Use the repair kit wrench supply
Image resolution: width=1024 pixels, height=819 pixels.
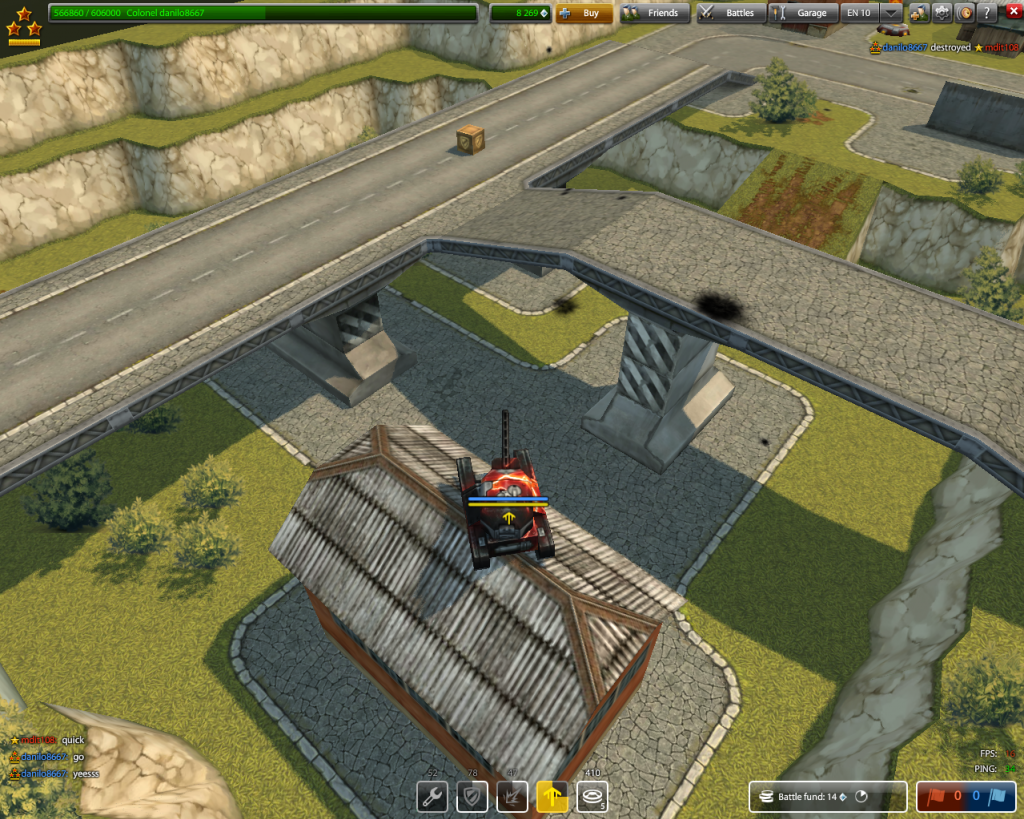(432, 797)
